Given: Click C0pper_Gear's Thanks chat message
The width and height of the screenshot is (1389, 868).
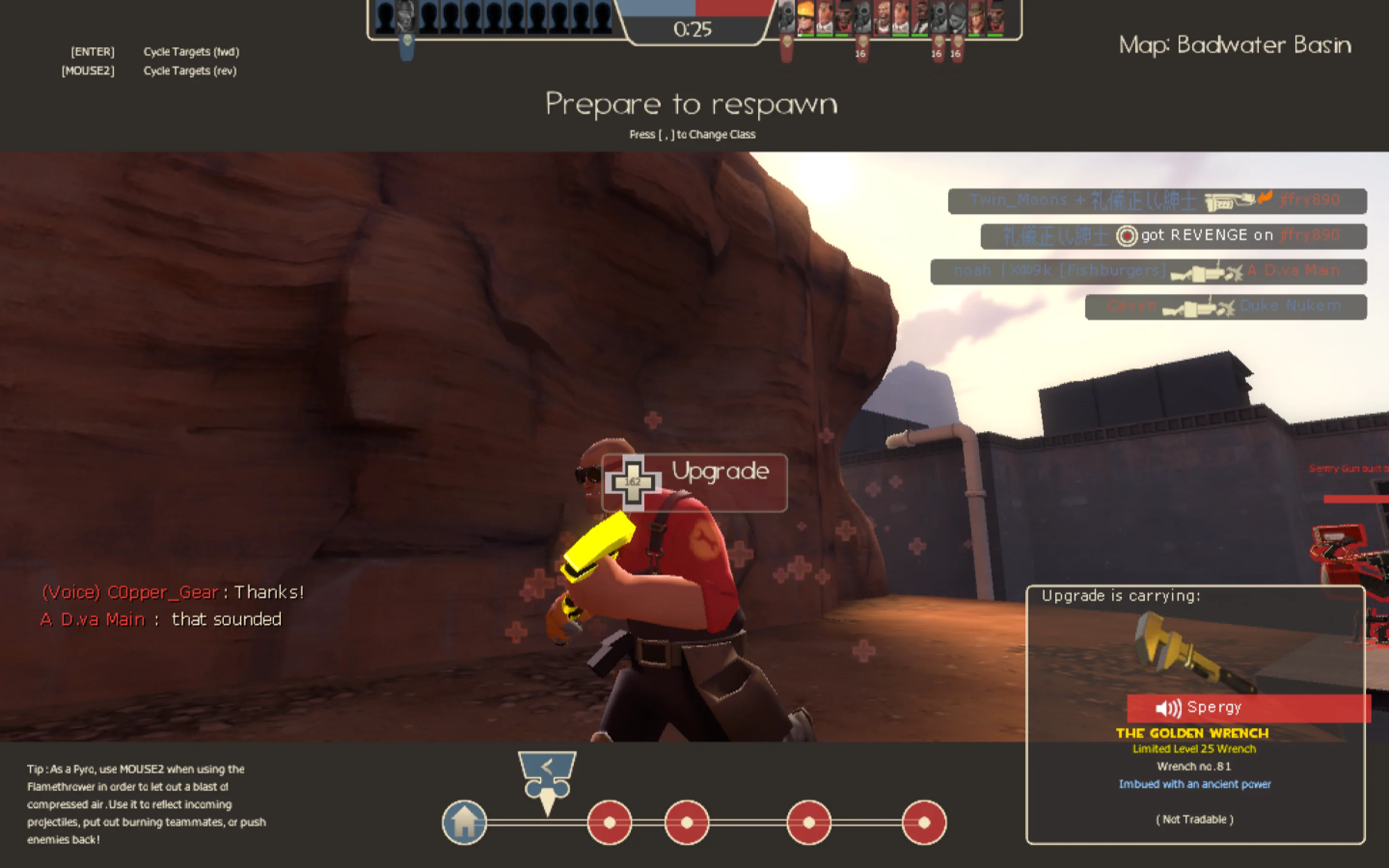Looking at the screenshot, I should point(173,592).
